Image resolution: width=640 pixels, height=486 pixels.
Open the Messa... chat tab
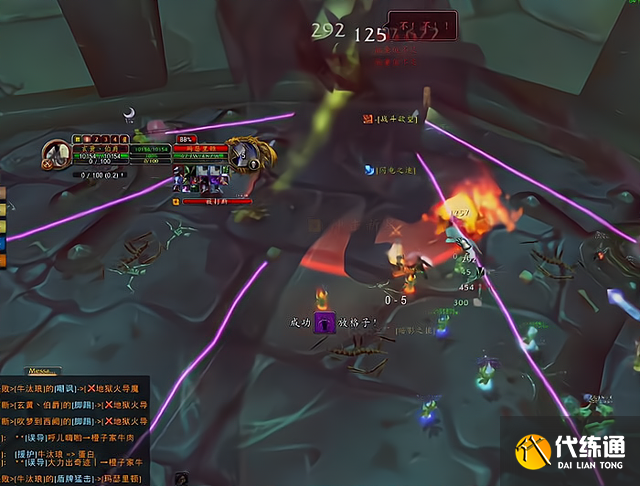[x=43, y=369]
